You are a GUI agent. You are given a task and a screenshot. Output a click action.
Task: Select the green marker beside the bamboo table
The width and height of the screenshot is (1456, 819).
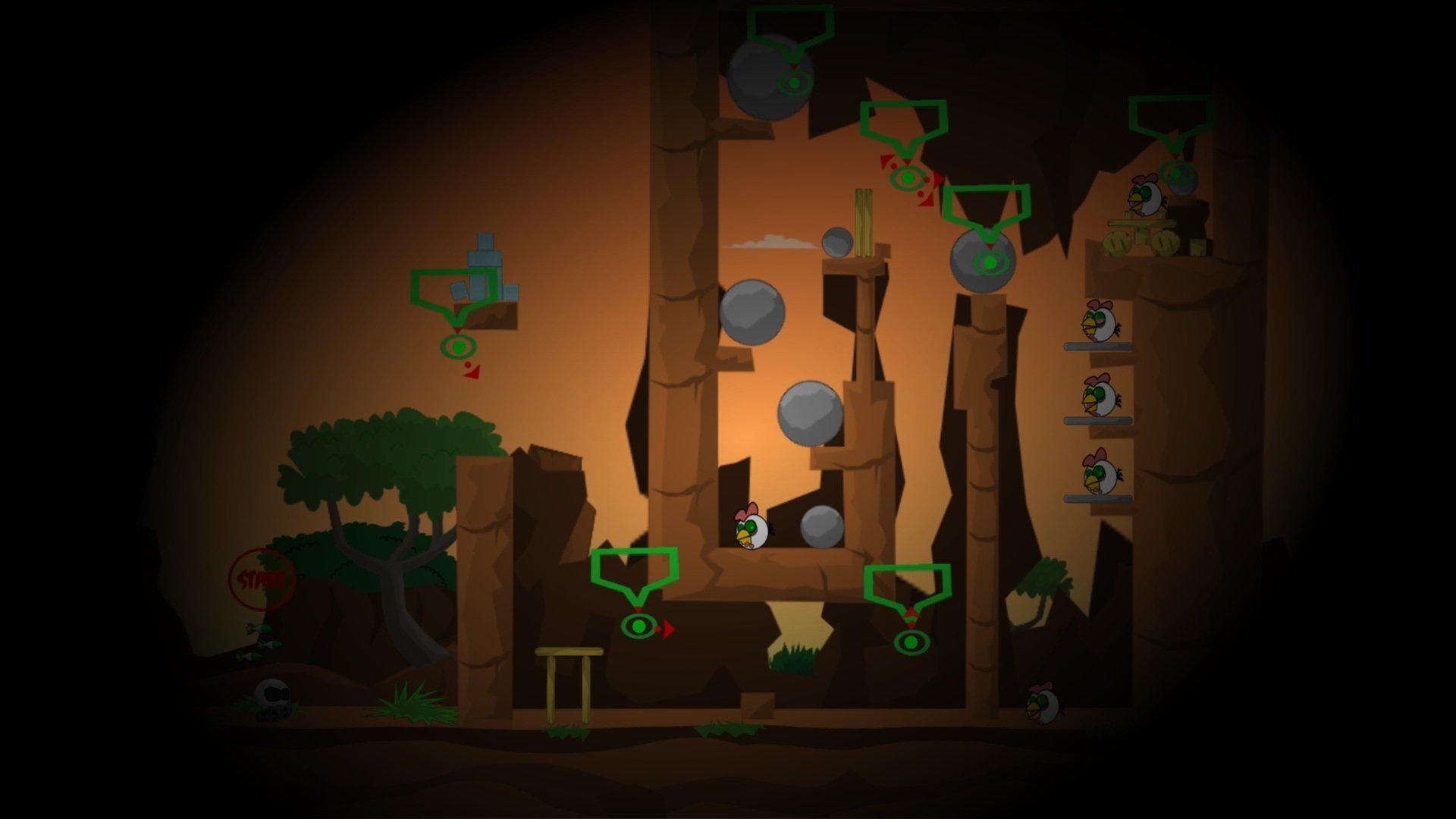pos(639,626)
